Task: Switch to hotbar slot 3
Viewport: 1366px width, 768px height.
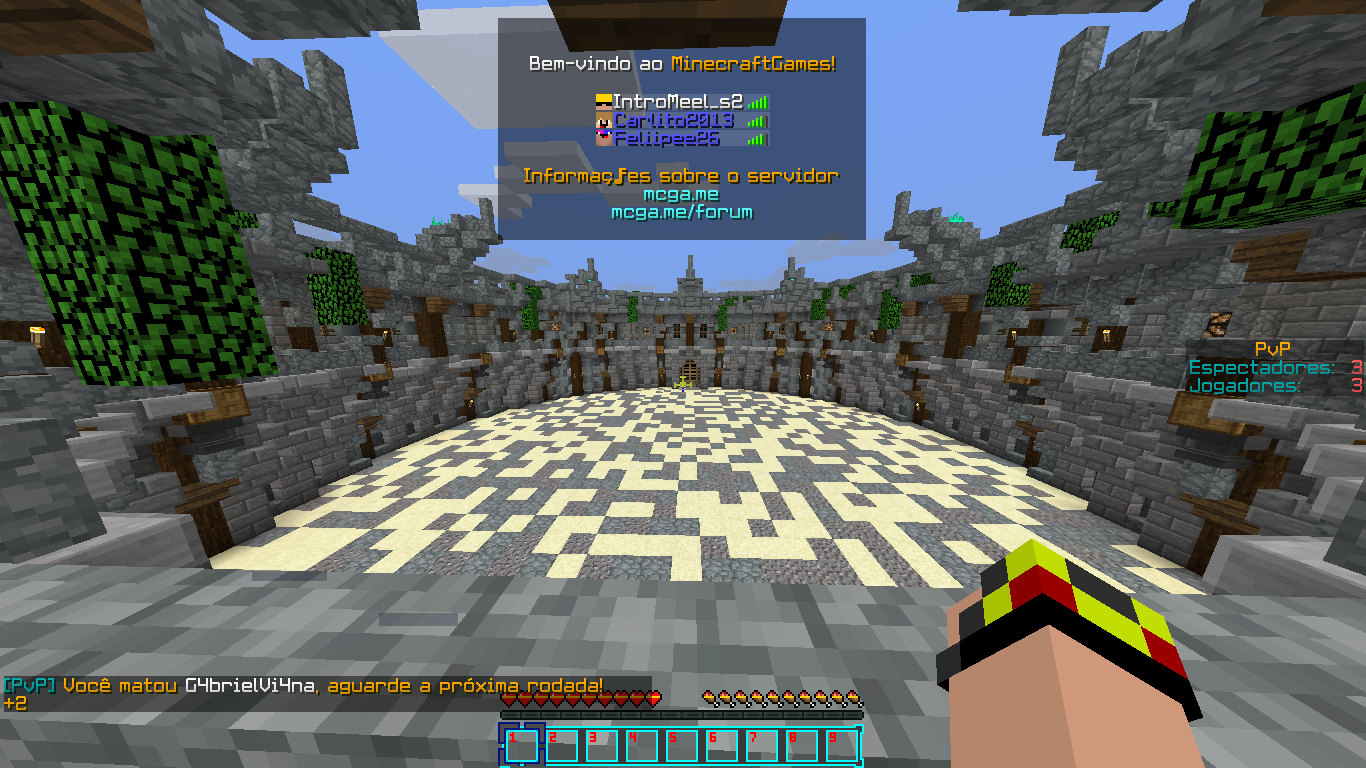Action: 601,746
